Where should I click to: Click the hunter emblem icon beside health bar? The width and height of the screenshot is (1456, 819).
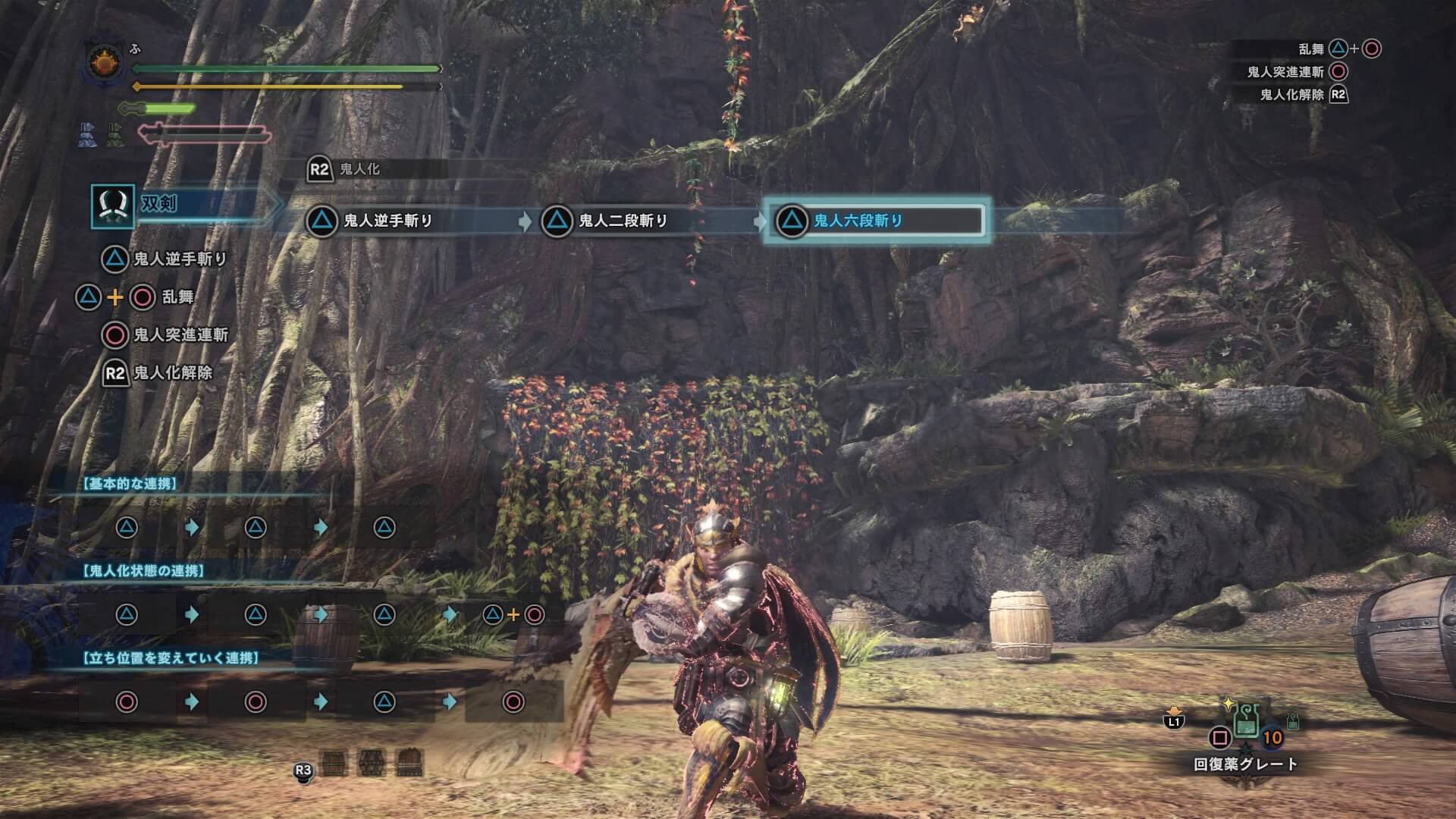[x=103, y=64]
